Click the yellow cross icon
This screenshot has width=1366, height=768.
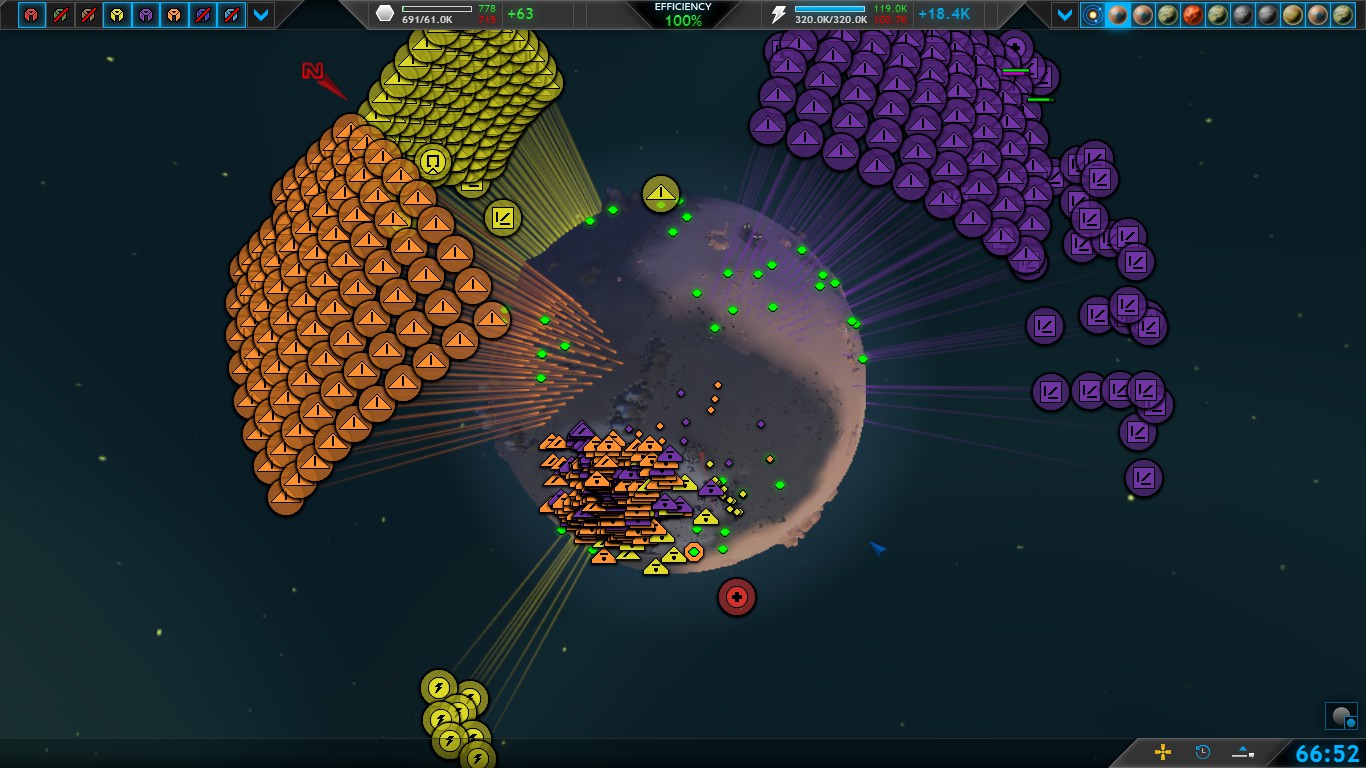pyautogui.click(x=1163, y=752)
